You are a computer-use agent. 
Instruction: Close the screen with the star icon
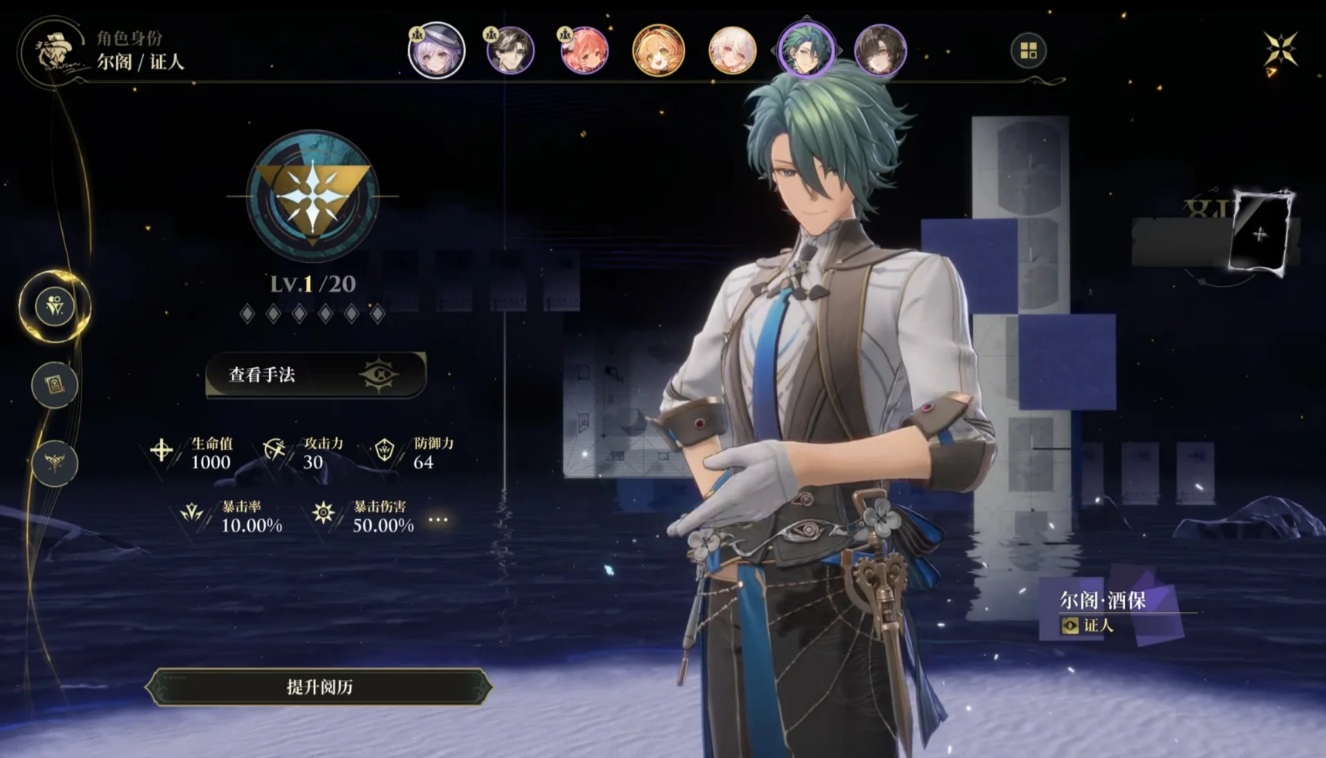click(1280, 50)
